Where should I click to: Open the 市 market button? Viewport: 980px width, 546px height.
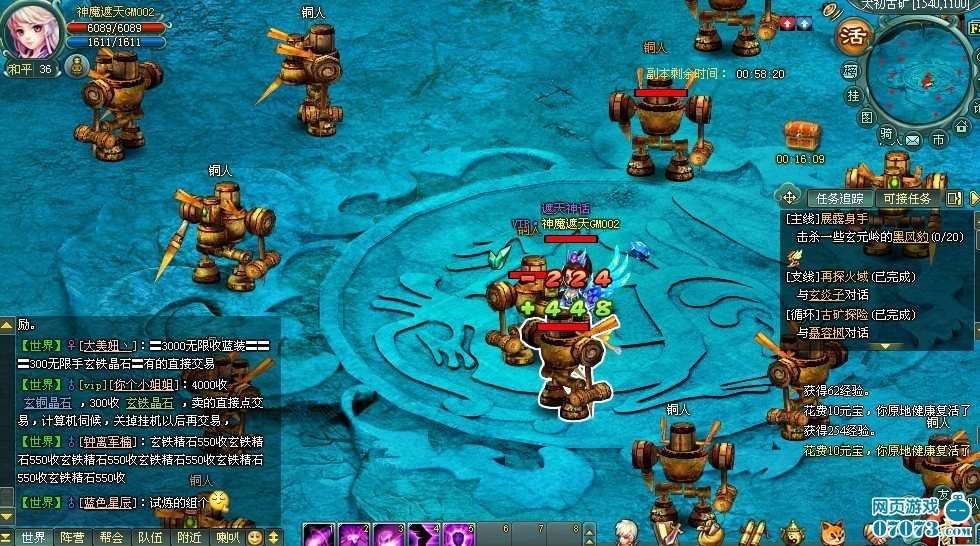[938, 140]
